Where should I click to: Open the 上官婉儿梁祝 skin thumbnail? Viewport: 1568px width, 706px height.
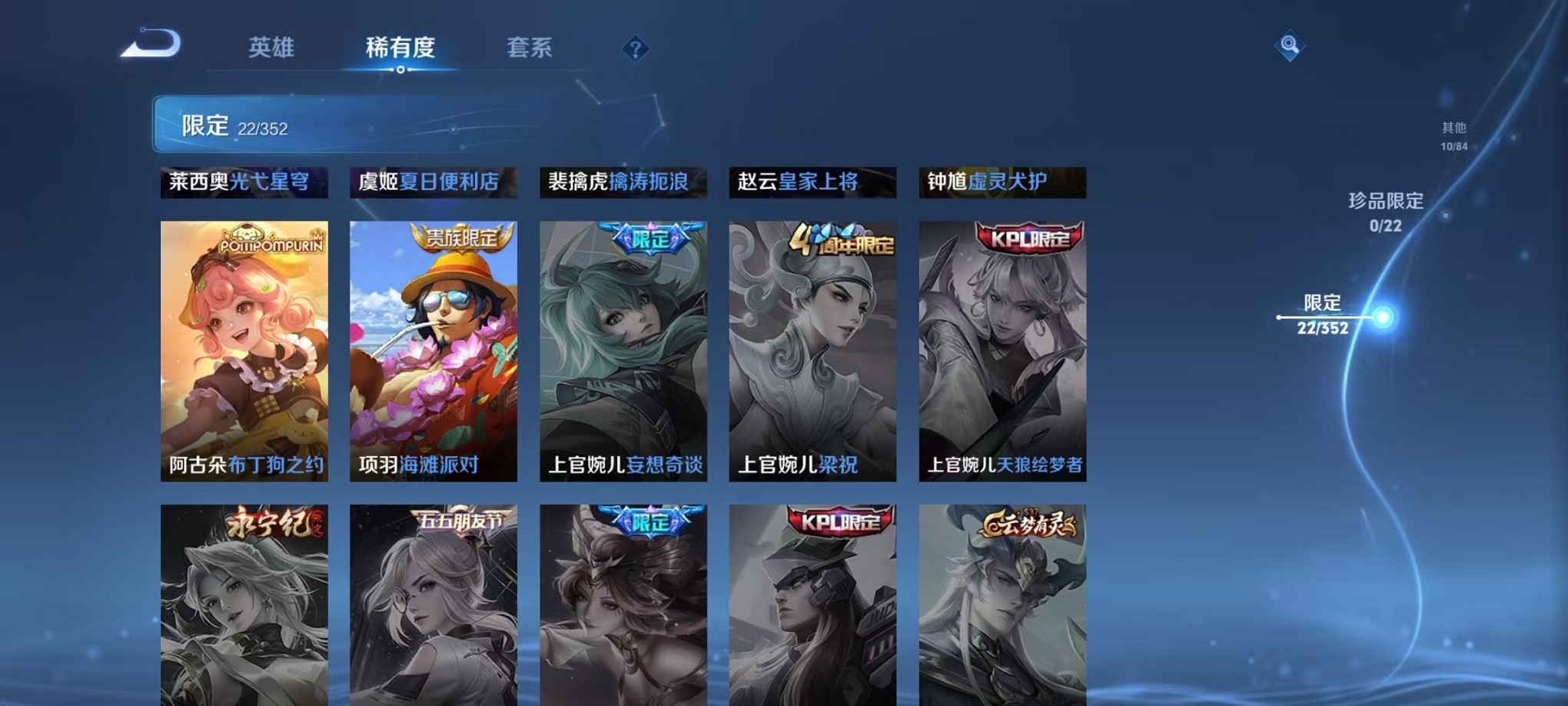pyautogui.click(x=813, y=346)
